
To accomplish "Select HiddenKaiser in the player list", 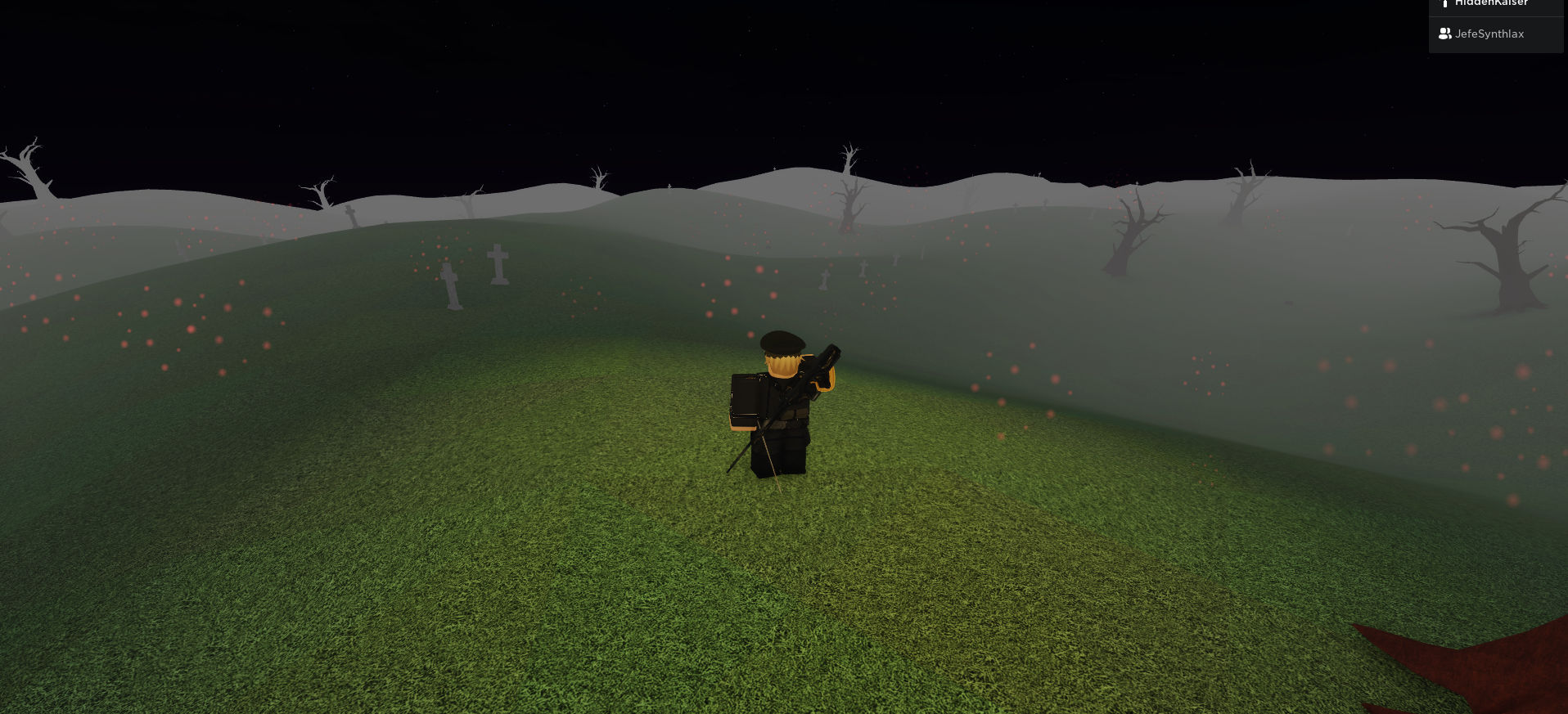I will [1492, 3].
